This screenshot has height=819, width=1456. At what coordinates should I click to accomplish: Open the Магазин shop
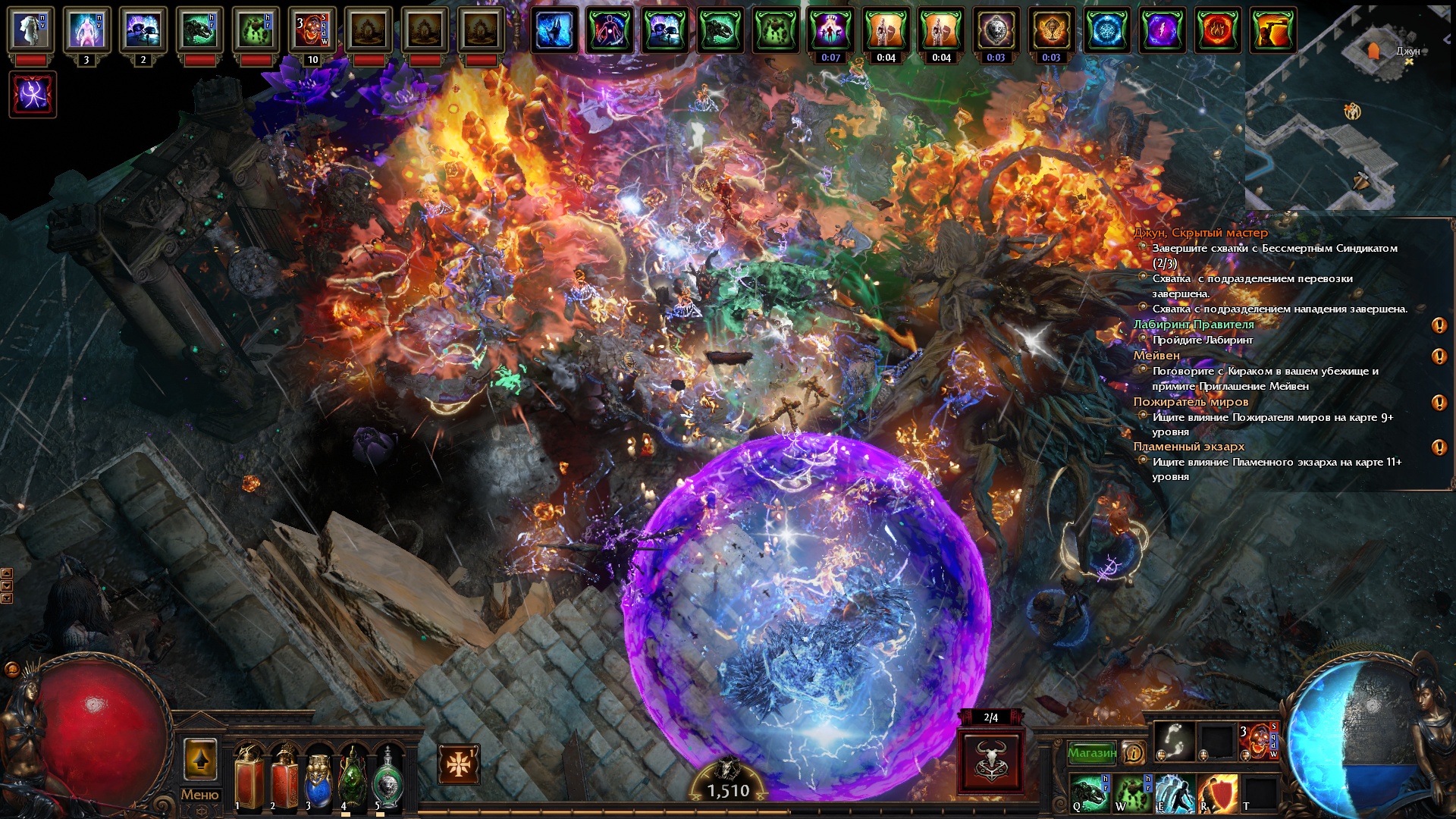click(x=1091, y=753)
